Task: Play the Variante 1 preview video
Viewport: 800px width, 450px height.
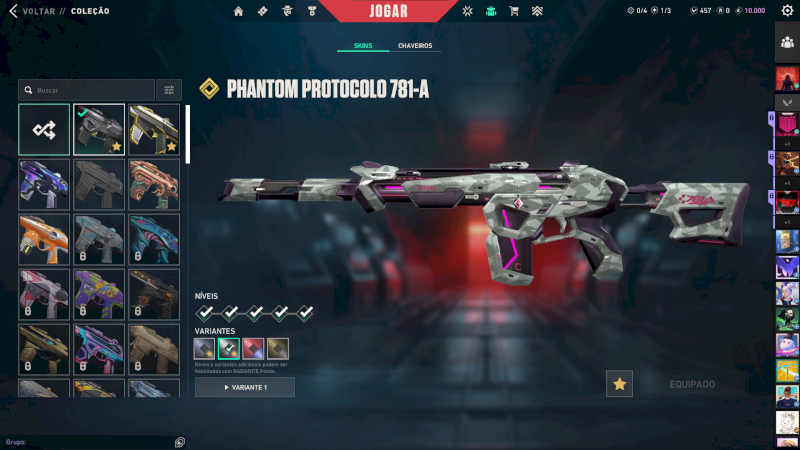Action: pos(245,387)
